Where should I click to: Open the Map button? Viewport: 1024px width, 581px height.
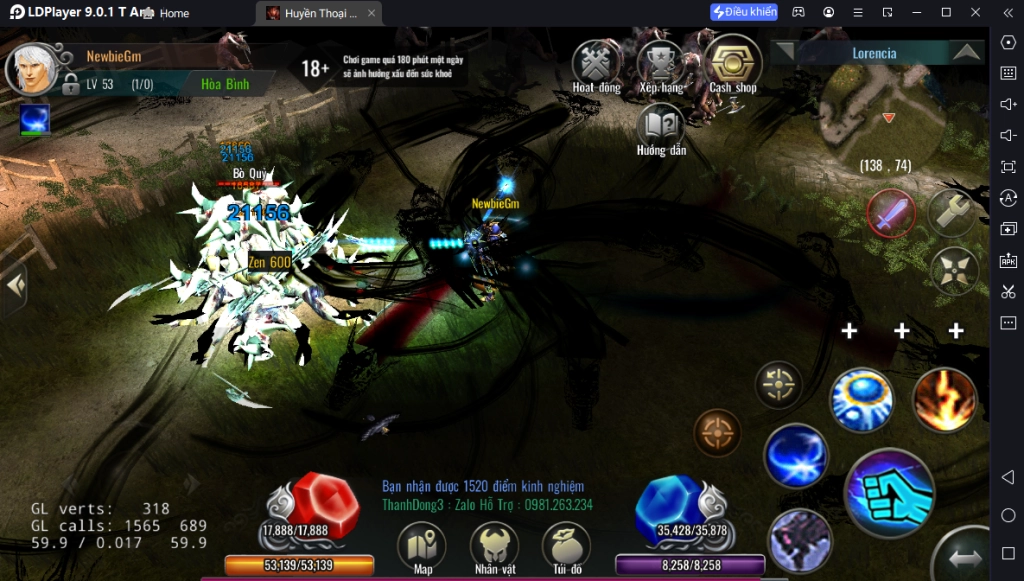422,547
